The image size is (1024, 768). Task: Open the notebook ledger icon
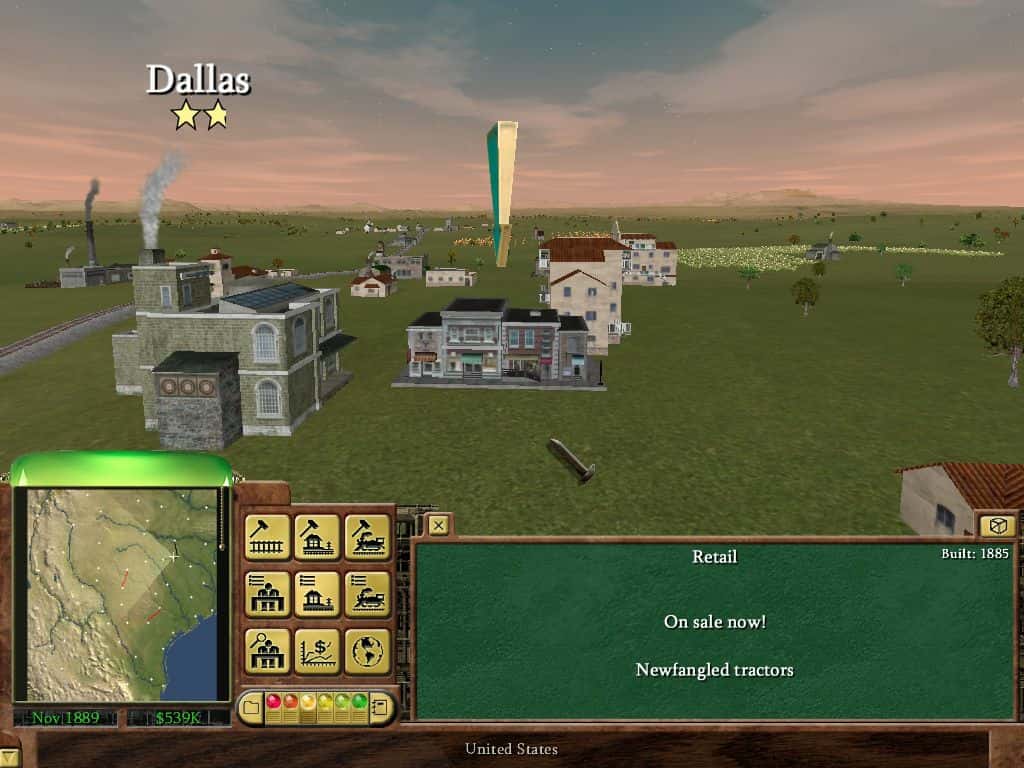coord(380,709)
